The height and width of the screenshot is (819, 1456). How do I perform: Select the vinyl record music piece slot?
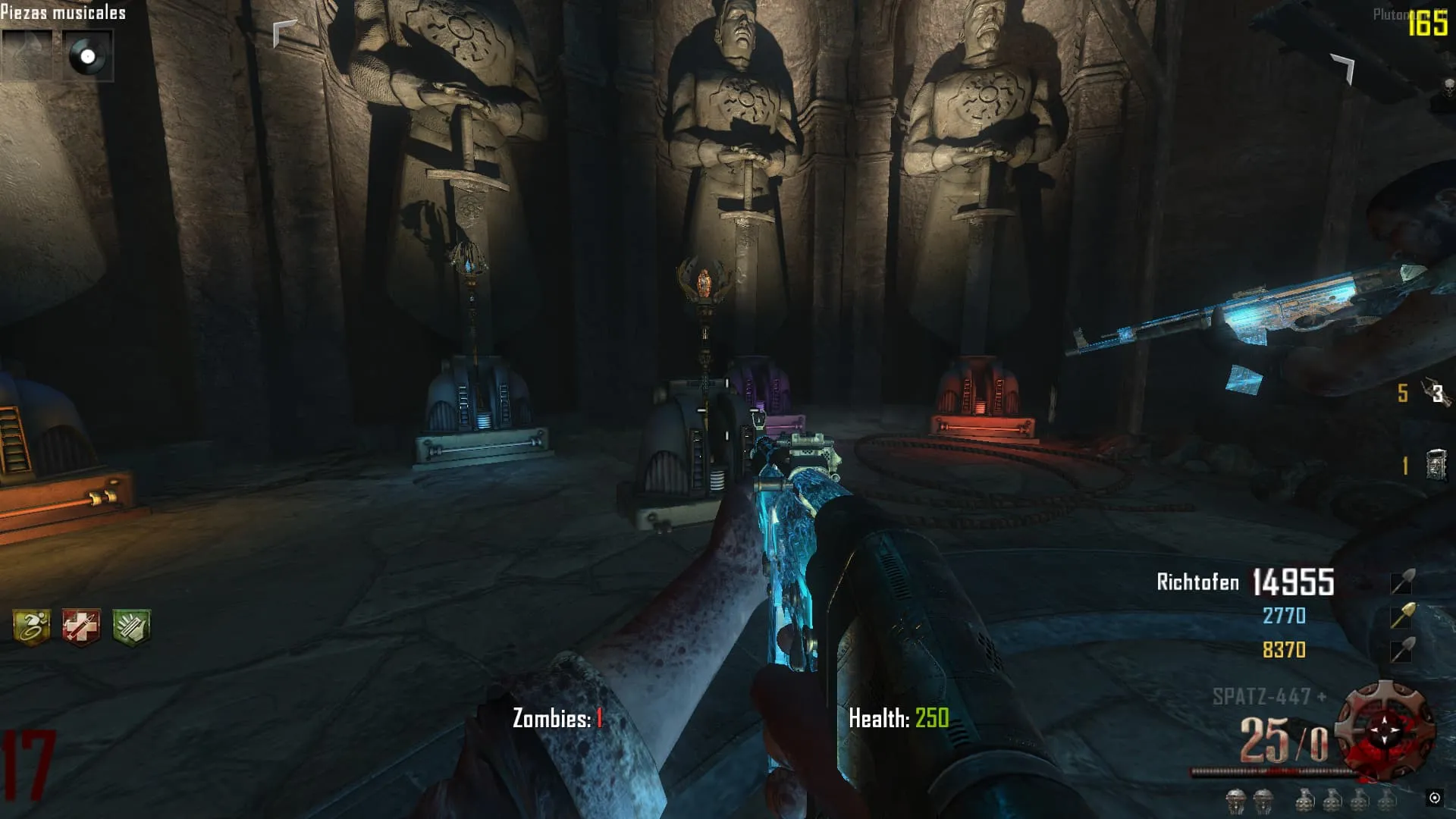[87, 55]
